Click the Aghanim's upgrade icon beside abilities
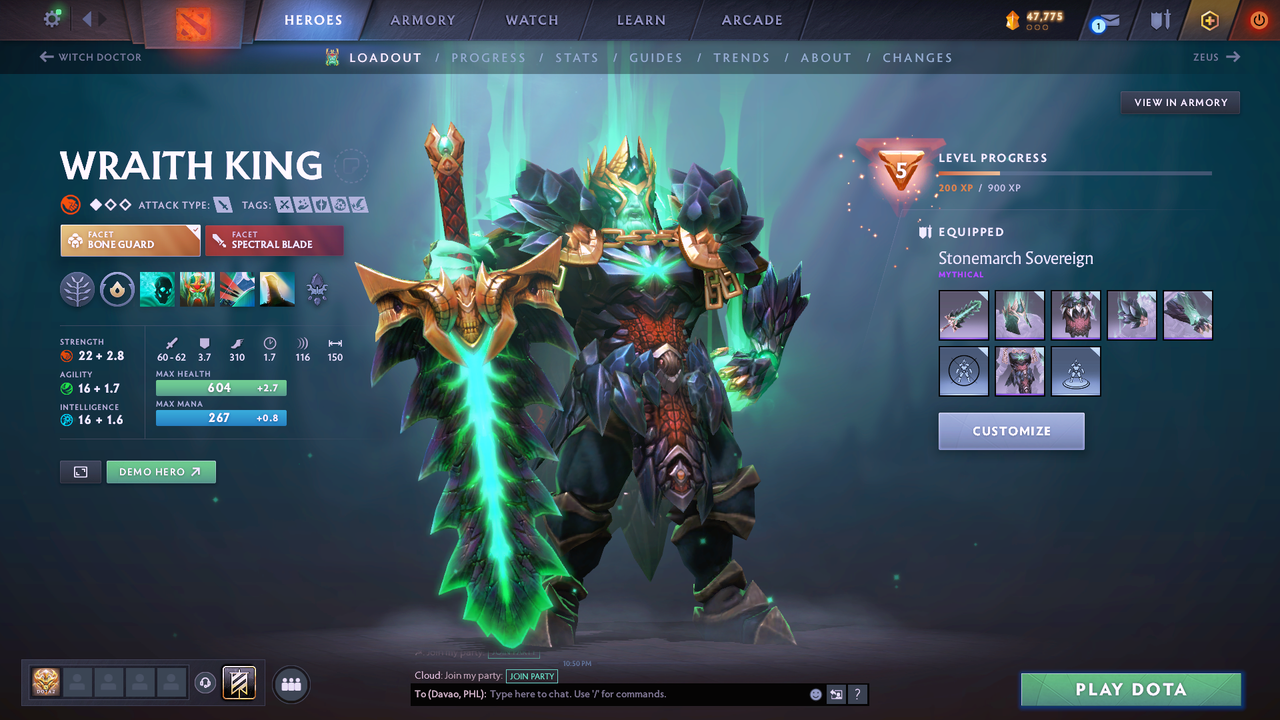 (x=317, y=290)
